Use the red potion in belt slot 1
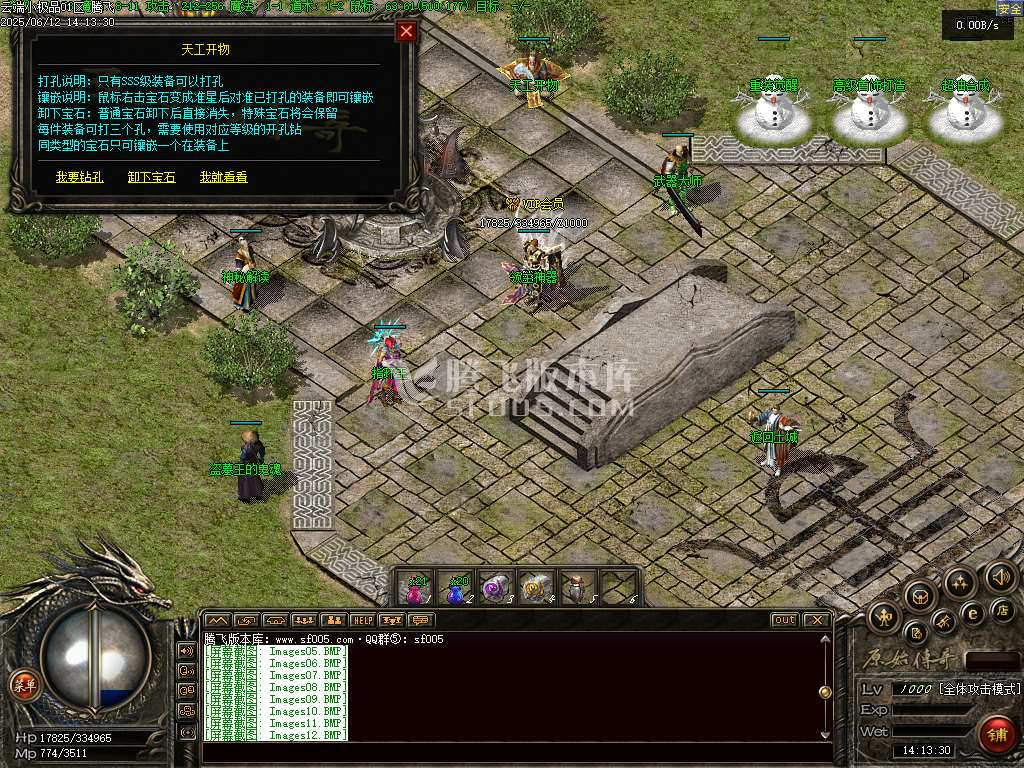The width and height of the screenshot is (1024, 768). 415,589
